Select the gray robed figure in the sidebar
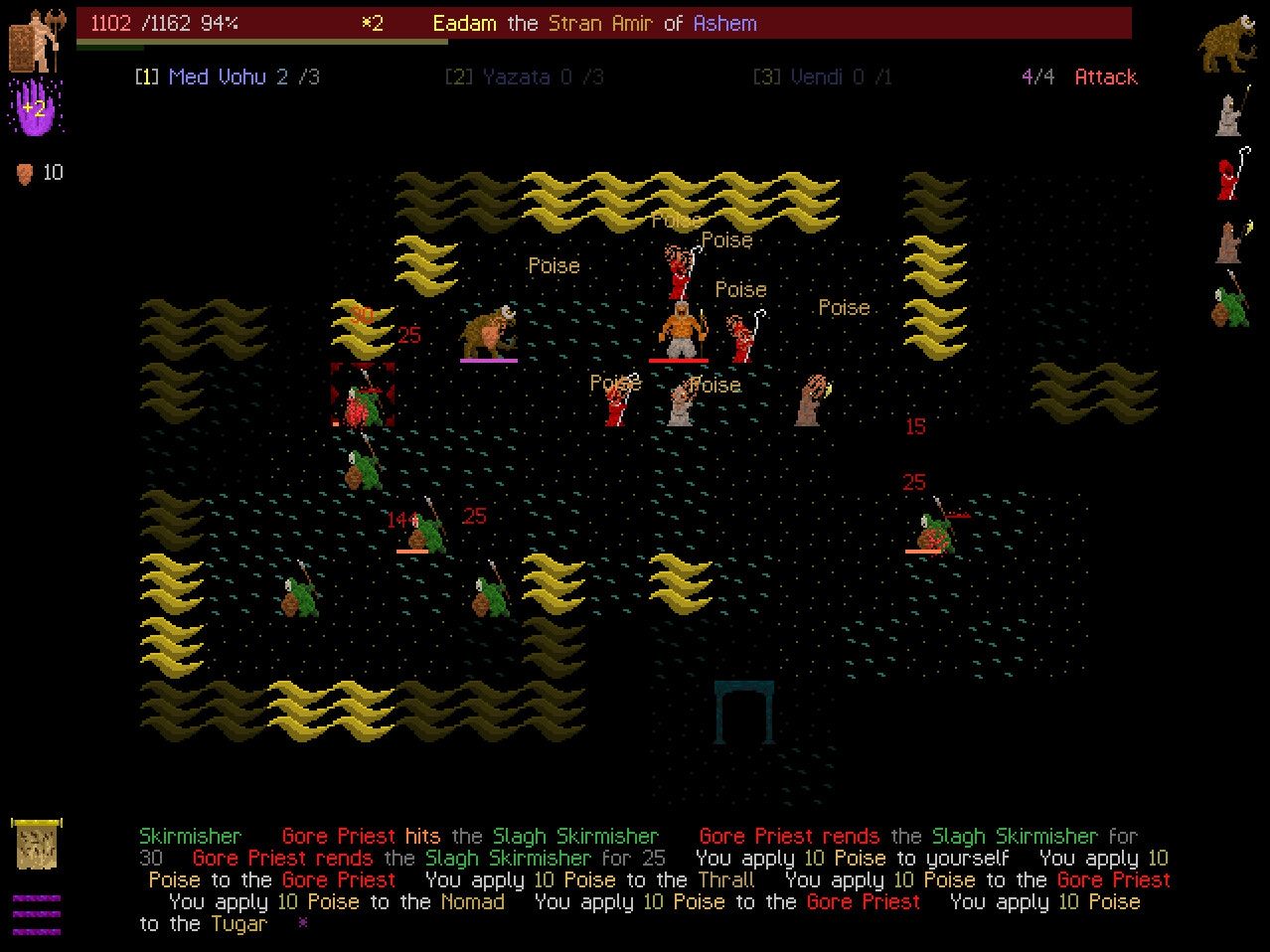1270x952 pixels. point(1231,111)
